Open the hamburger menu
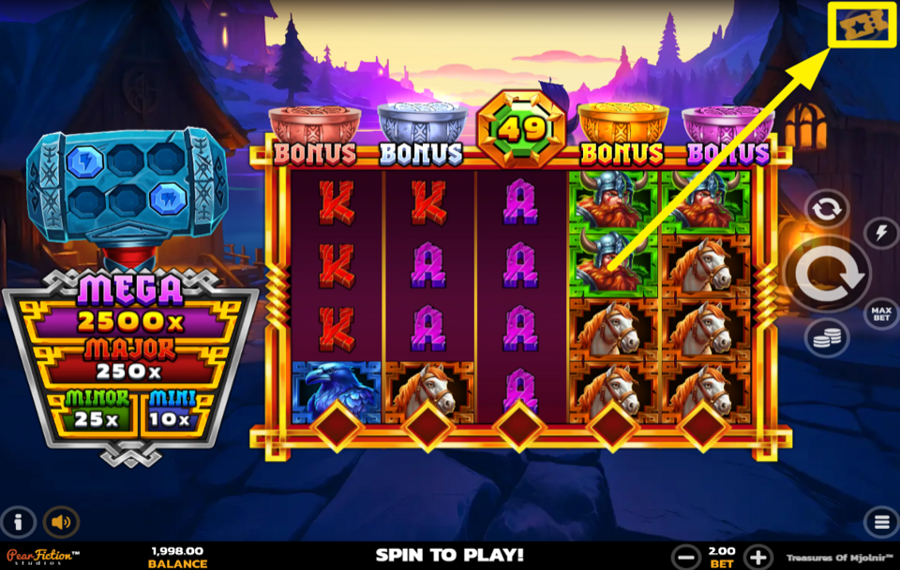This screenshot has width=900, height=570. point(881,522)
